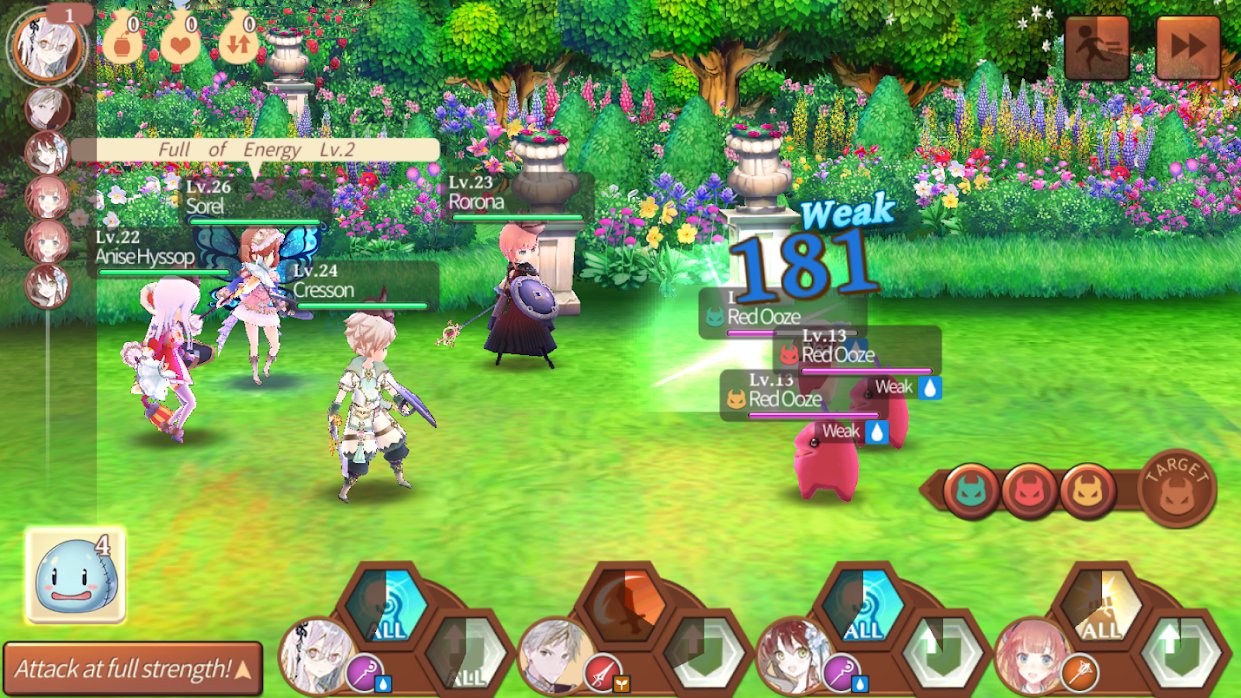Choose the pink-haired girl's bottom portrait

click(x=1031, y=656)
